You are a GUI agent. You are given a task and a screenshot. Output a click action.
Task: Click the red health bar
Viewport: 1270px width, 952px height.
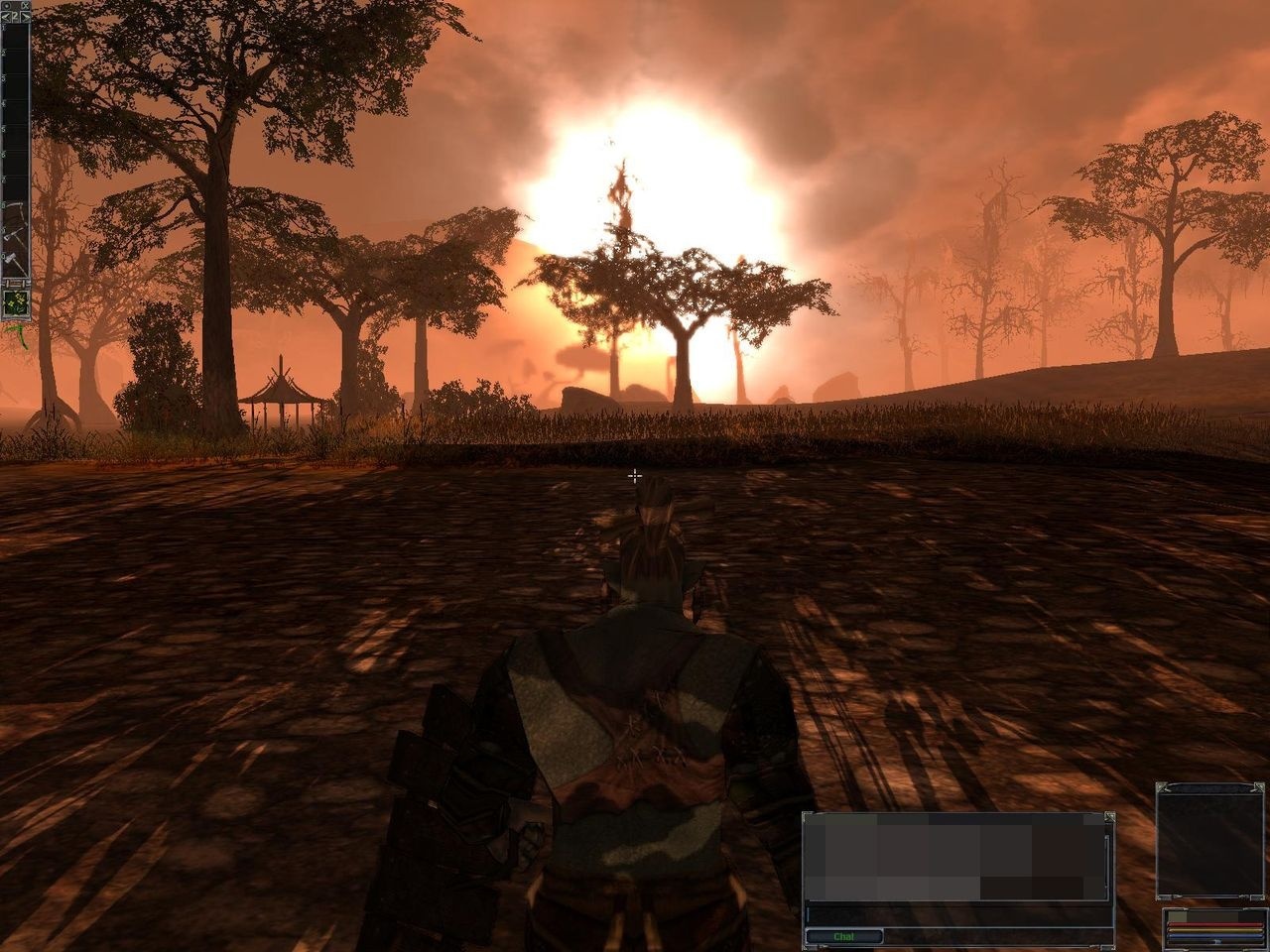[1214, 924]
